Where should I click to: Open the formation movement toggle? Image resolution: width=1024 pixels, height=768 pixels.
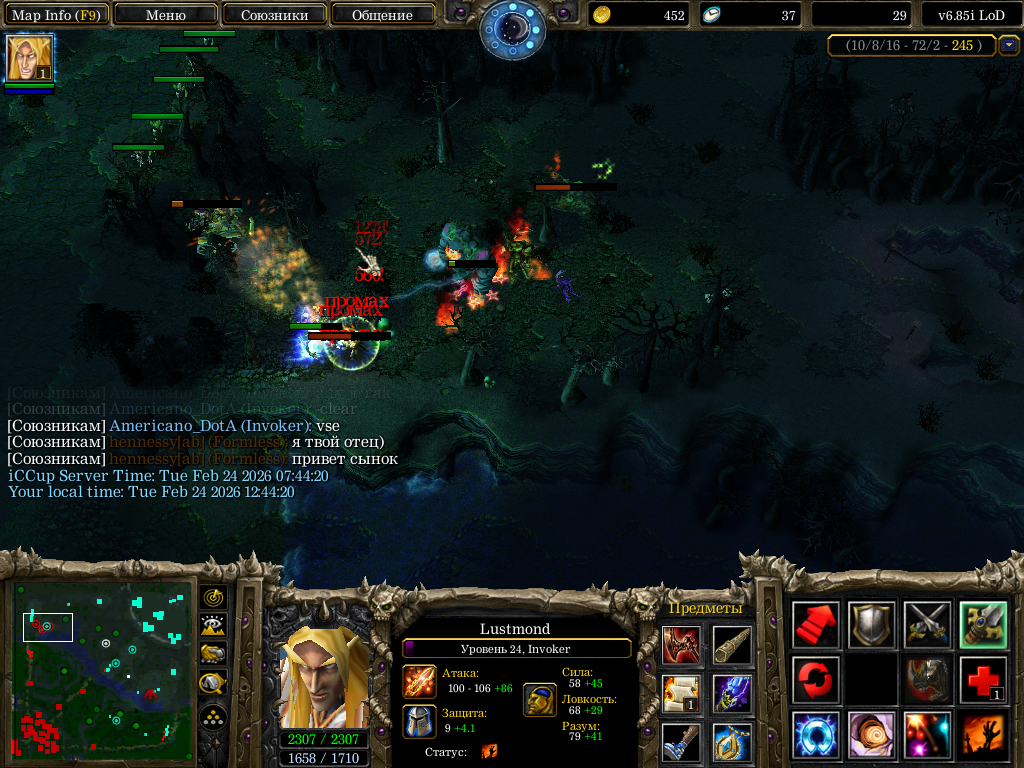tap(214, 717)
